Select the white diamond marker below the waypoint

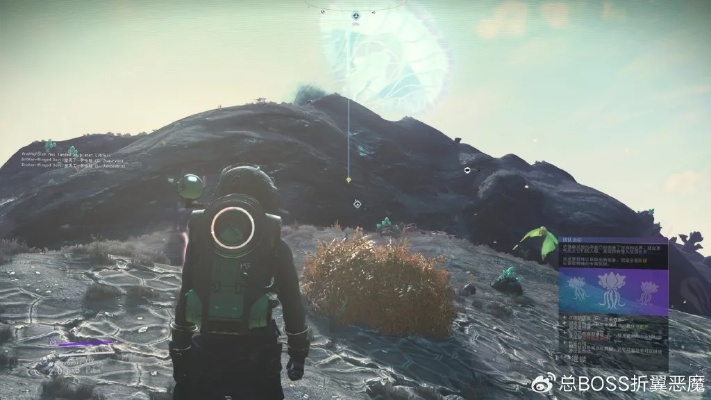click(357, 204)
